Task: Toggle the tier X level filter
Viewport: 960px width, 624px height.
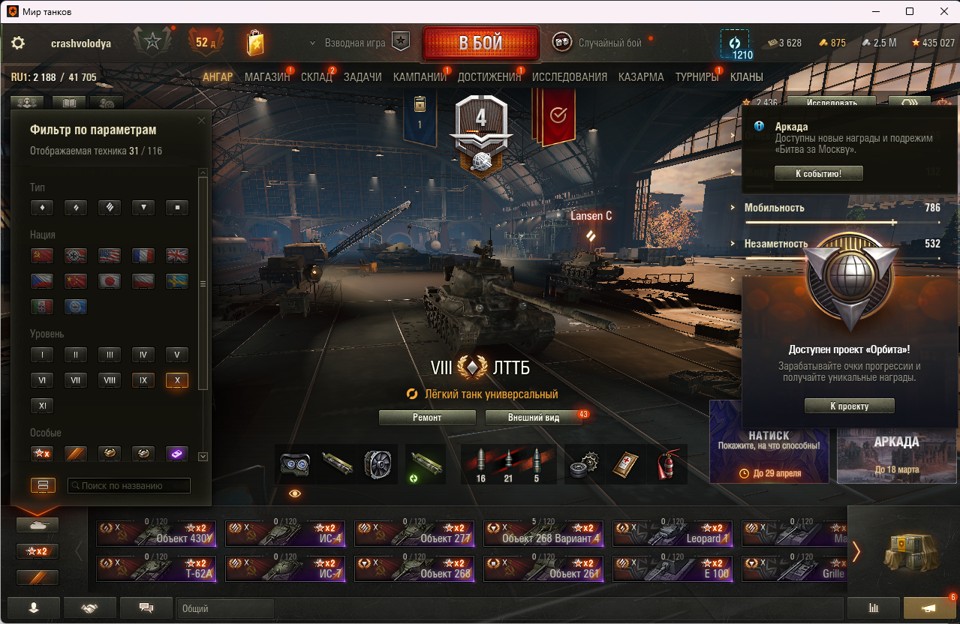Action: pyautogui.click(x=176, y=381)
